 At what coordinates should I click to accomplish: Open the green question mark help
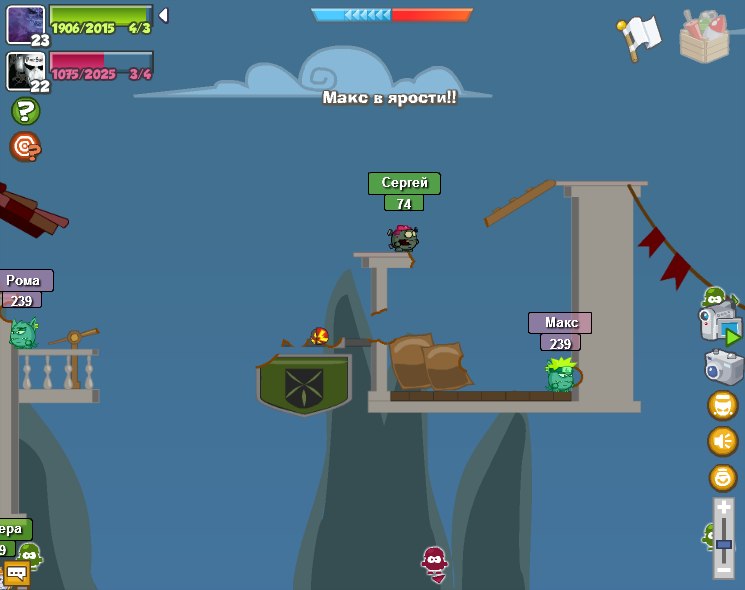point(25,111)
